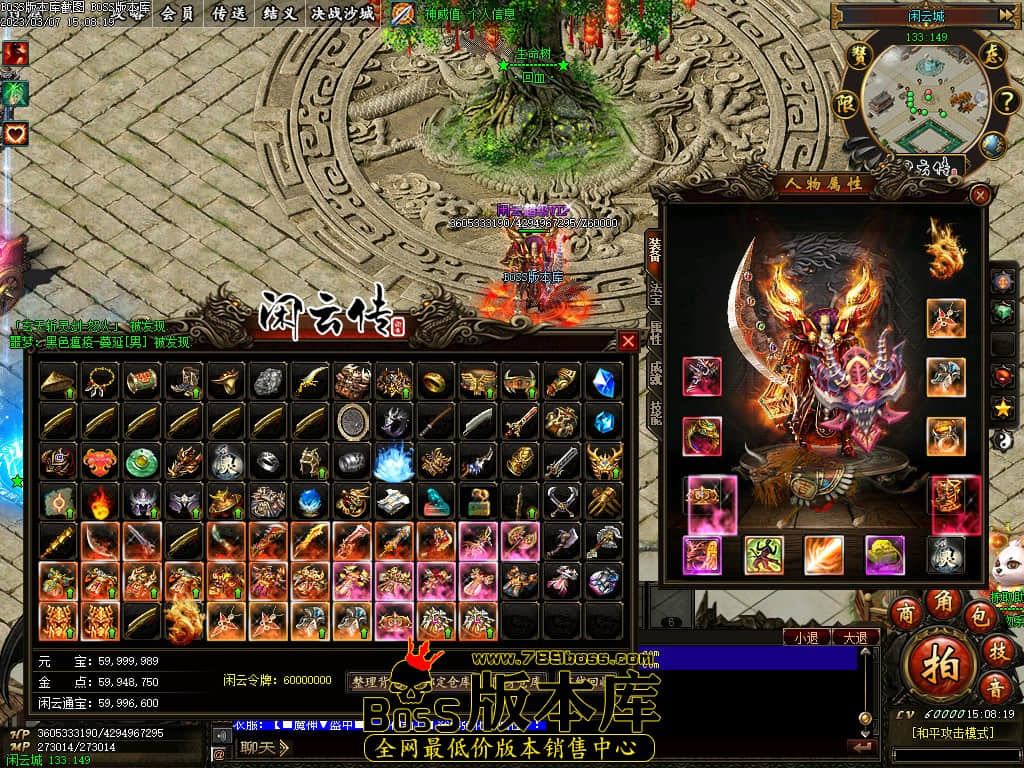Click the 整理 sort-bag button

368,682
